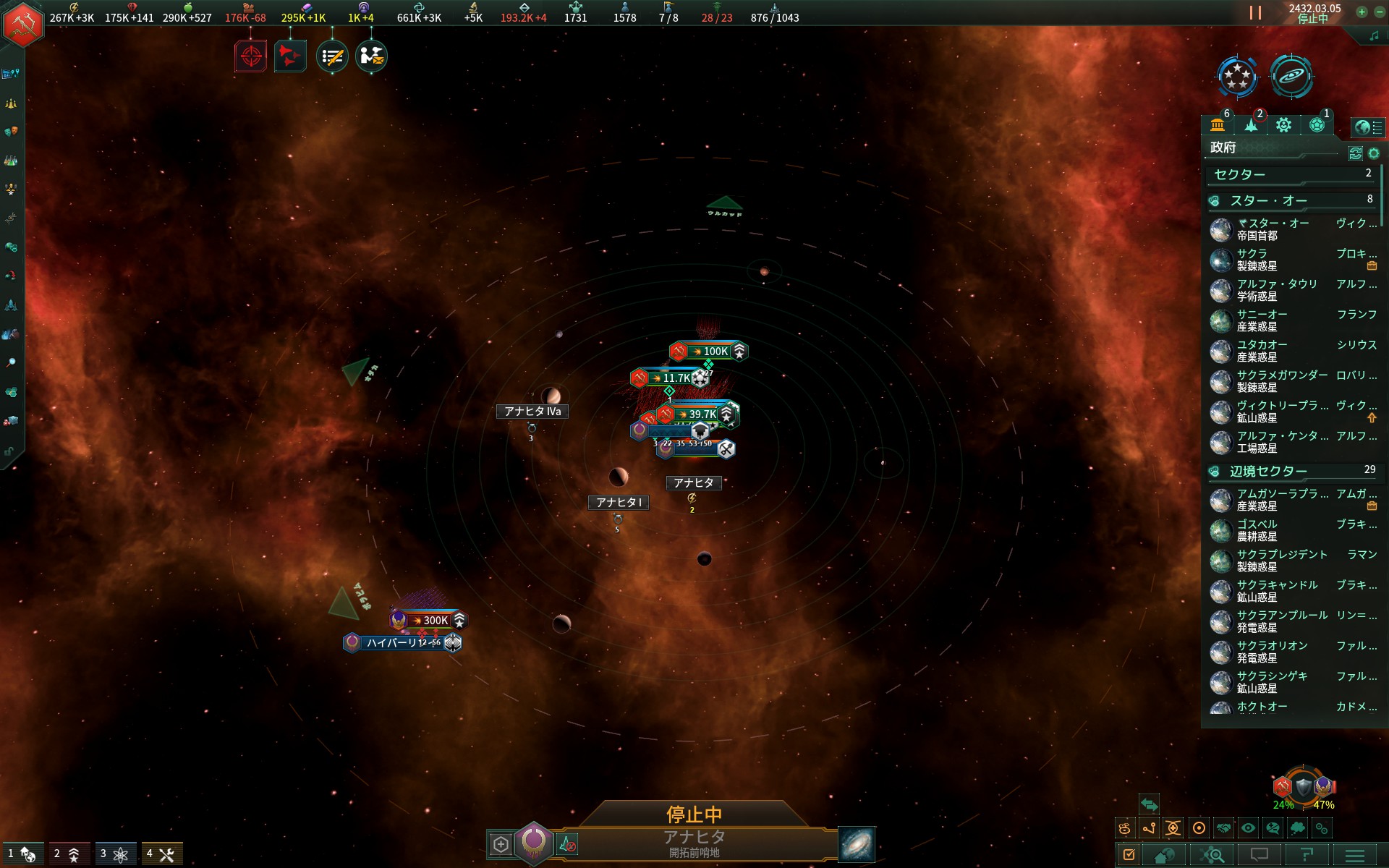The width and height of the screenshot is (1389, 868).
Task: Open the outliner settings gear
Action: pyautogui.click(x=1374, y=153)
